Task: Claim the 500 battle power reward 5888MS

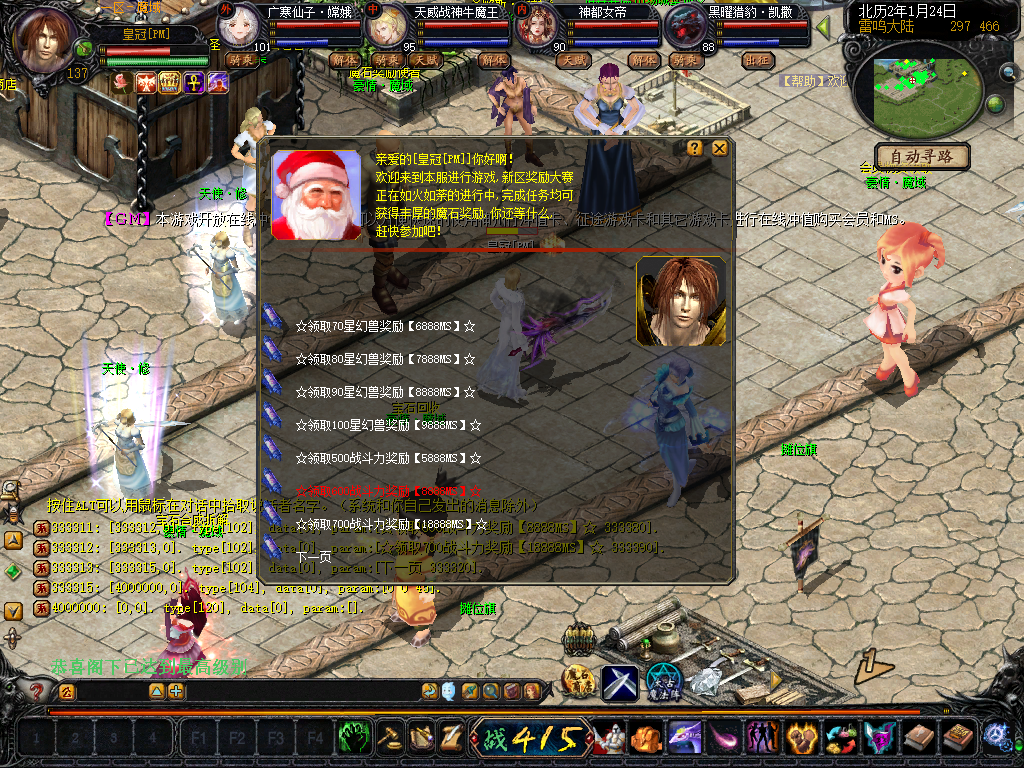Action: [x=385, y=458]
